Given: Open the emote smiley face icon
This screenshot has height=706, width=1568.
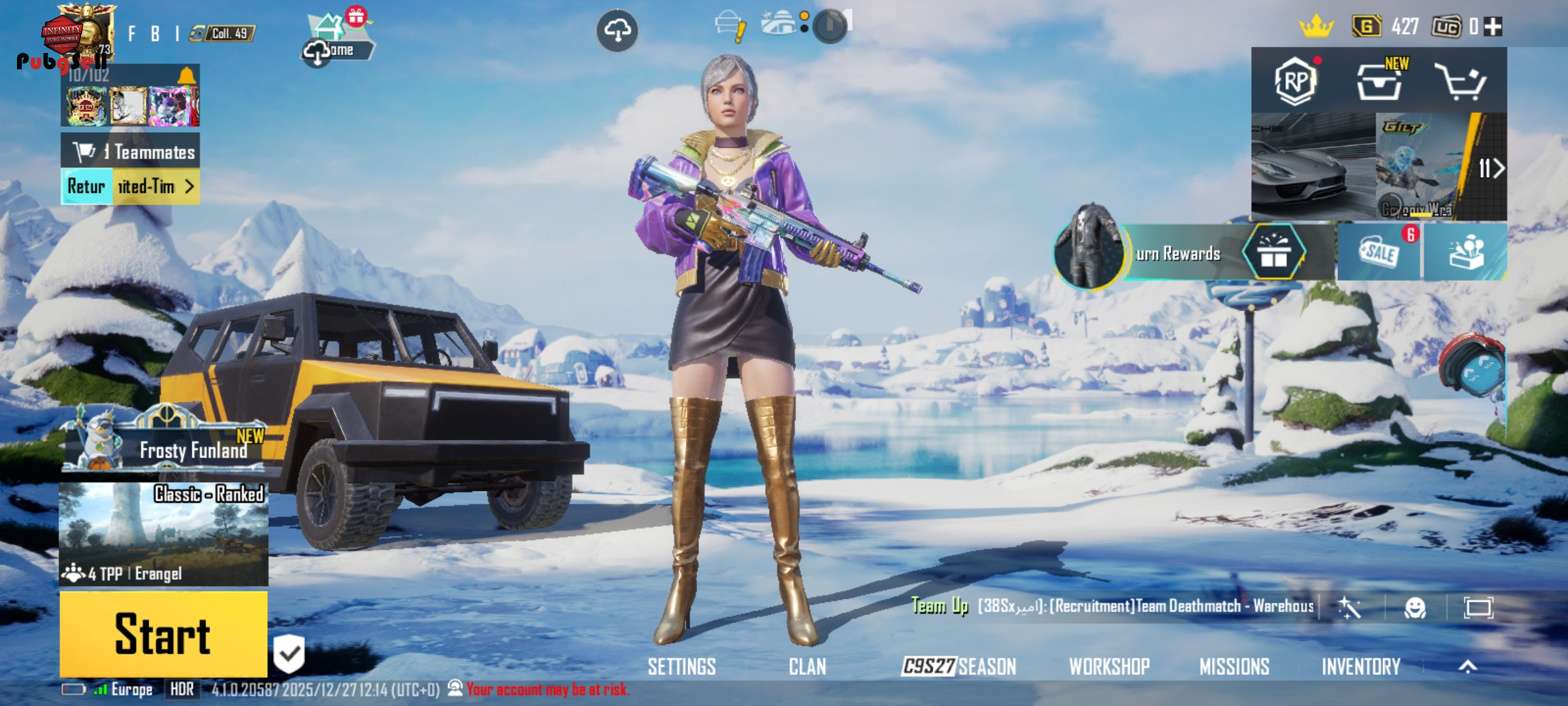Looking at the screenshot, I should pos(1414,608).
